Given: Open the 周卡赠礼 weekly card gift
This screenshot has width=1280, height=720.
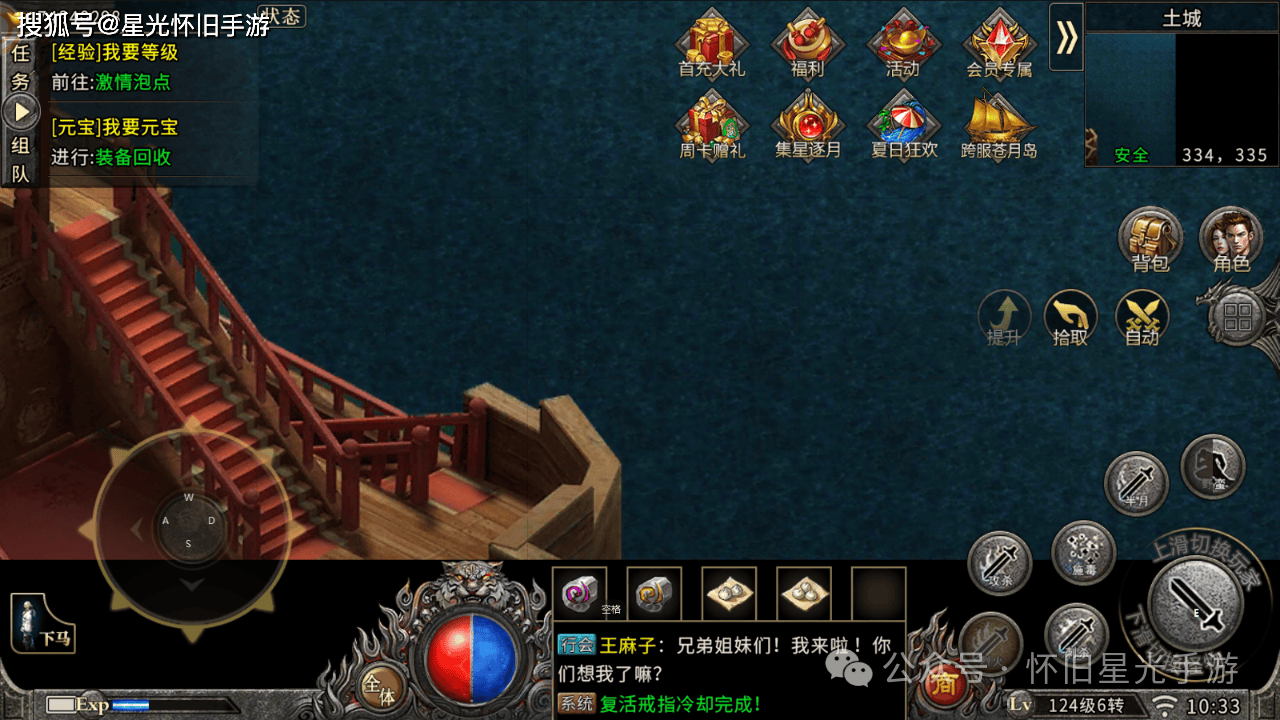Looking at the screenshot, I should tap(711, 125).
